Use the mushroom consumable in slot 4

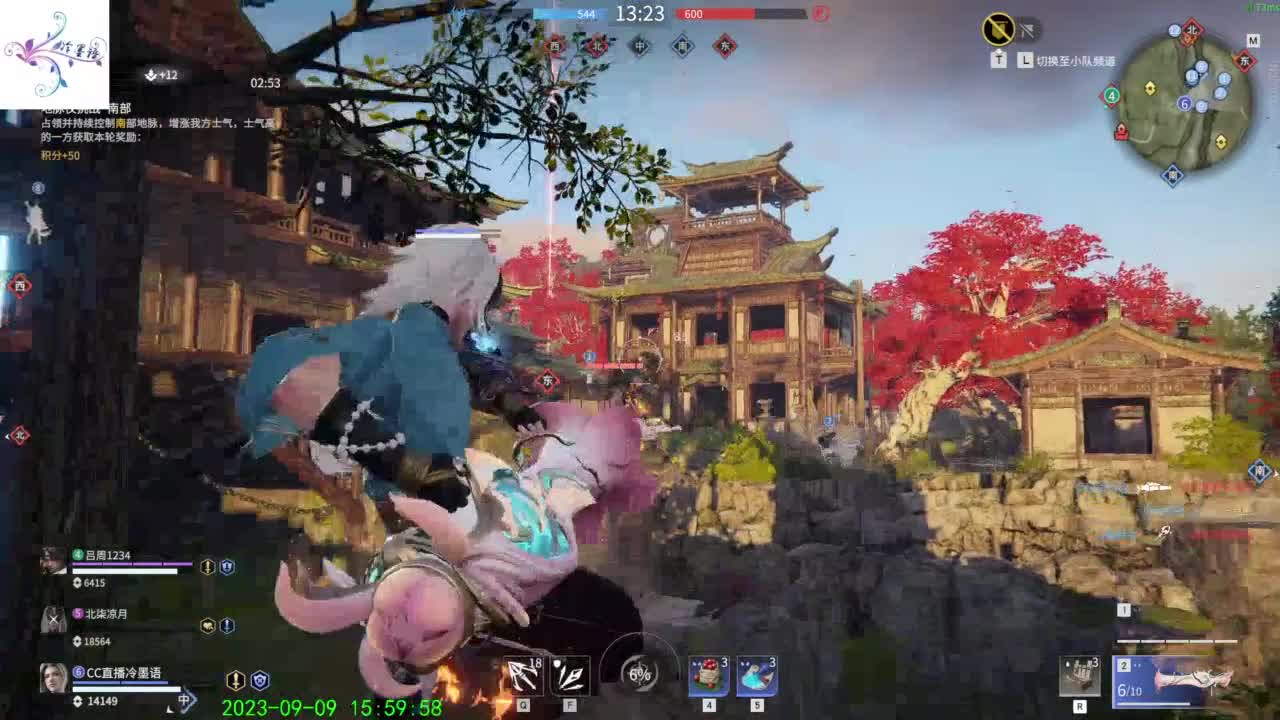pyautogui.click(x=709, y=676)
